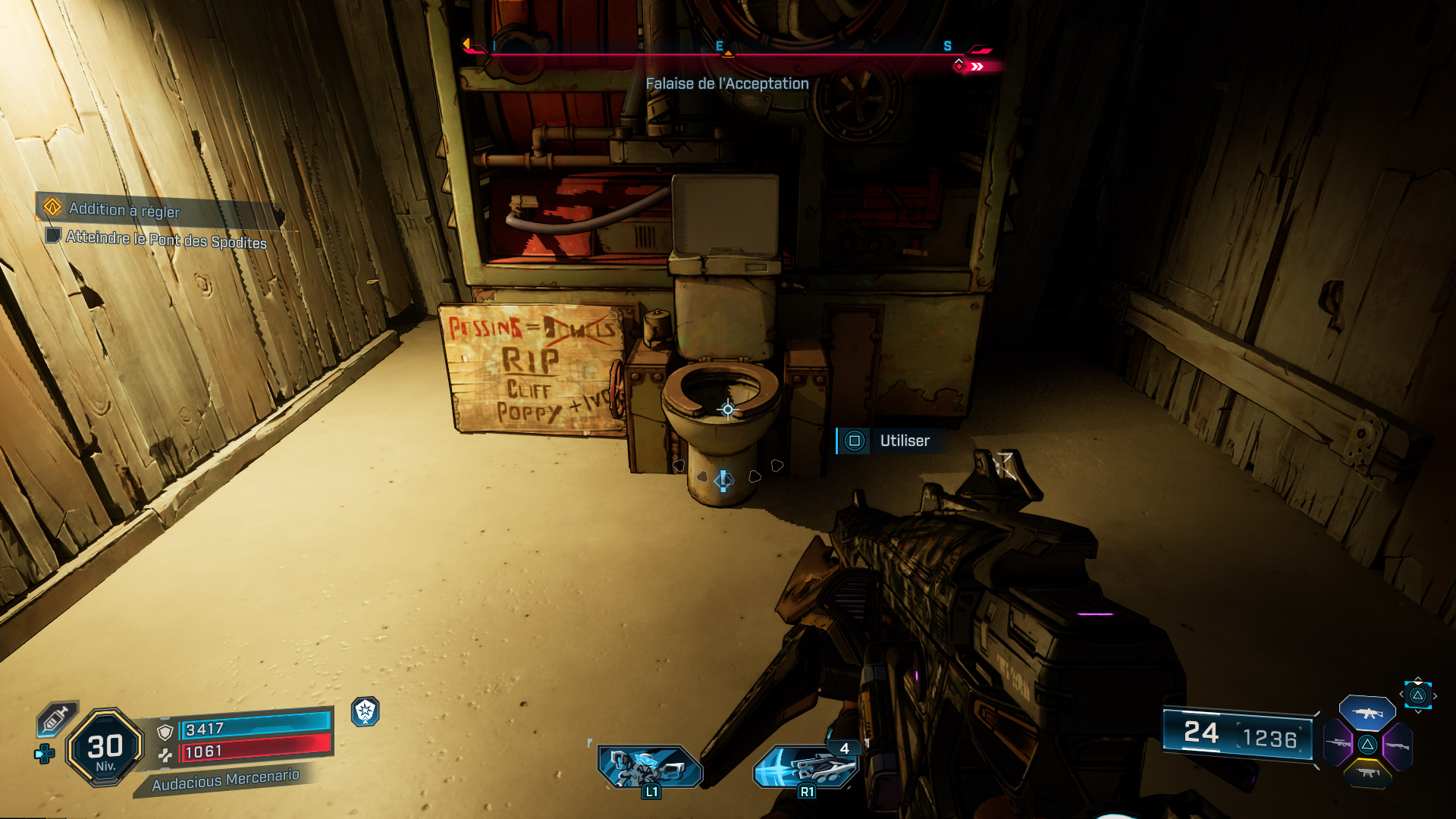Click the E marker on the compass bar
Screen dimensions: 1456x819
(718, 45)
